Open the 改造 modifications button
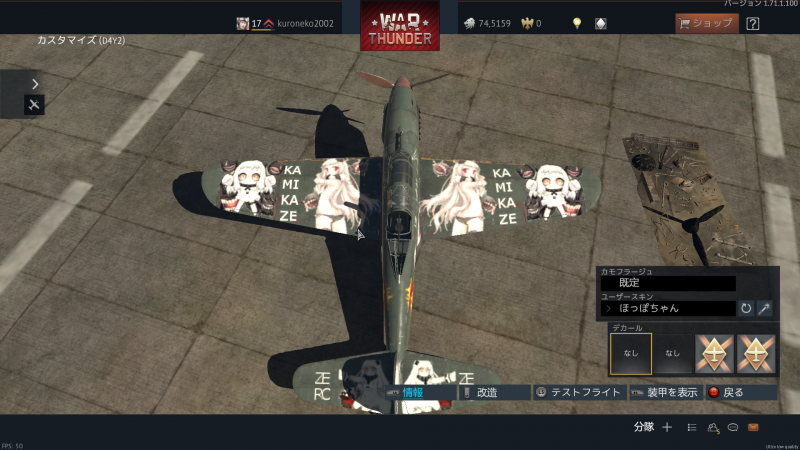 tap(494, 393)
